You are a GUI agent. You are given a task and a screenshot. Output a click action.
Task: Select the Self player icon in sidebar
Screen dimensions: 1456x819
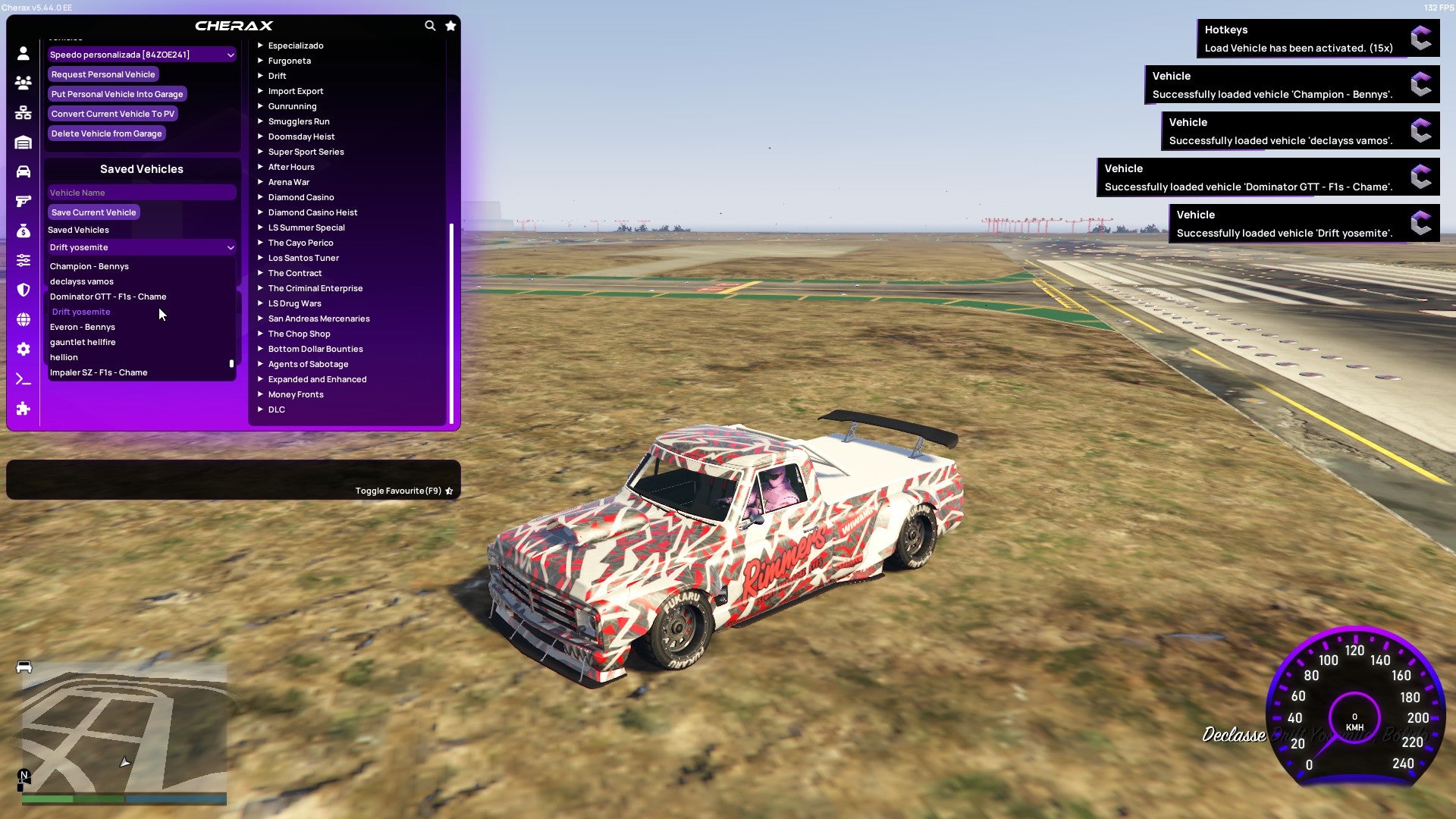click(23, 53)
